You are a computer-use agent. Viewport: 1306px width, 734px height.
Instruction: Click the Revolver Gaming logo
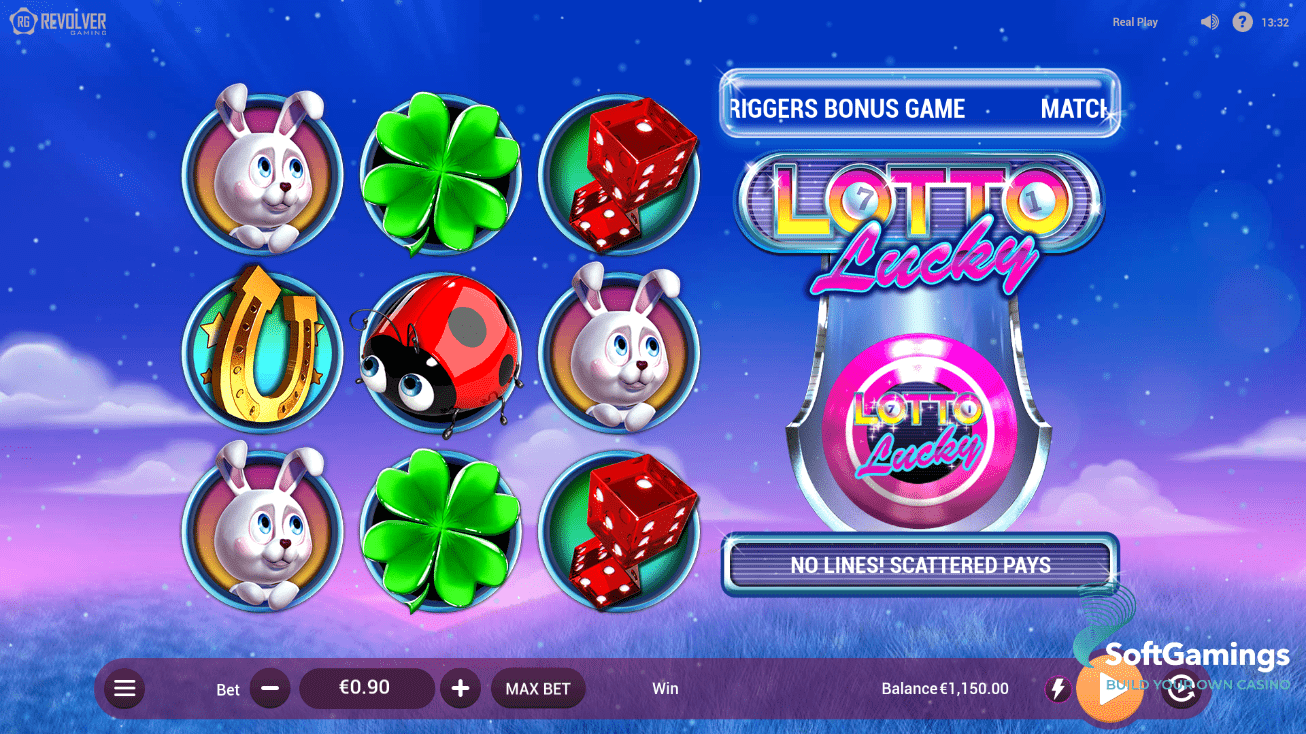tap(60, 21)
